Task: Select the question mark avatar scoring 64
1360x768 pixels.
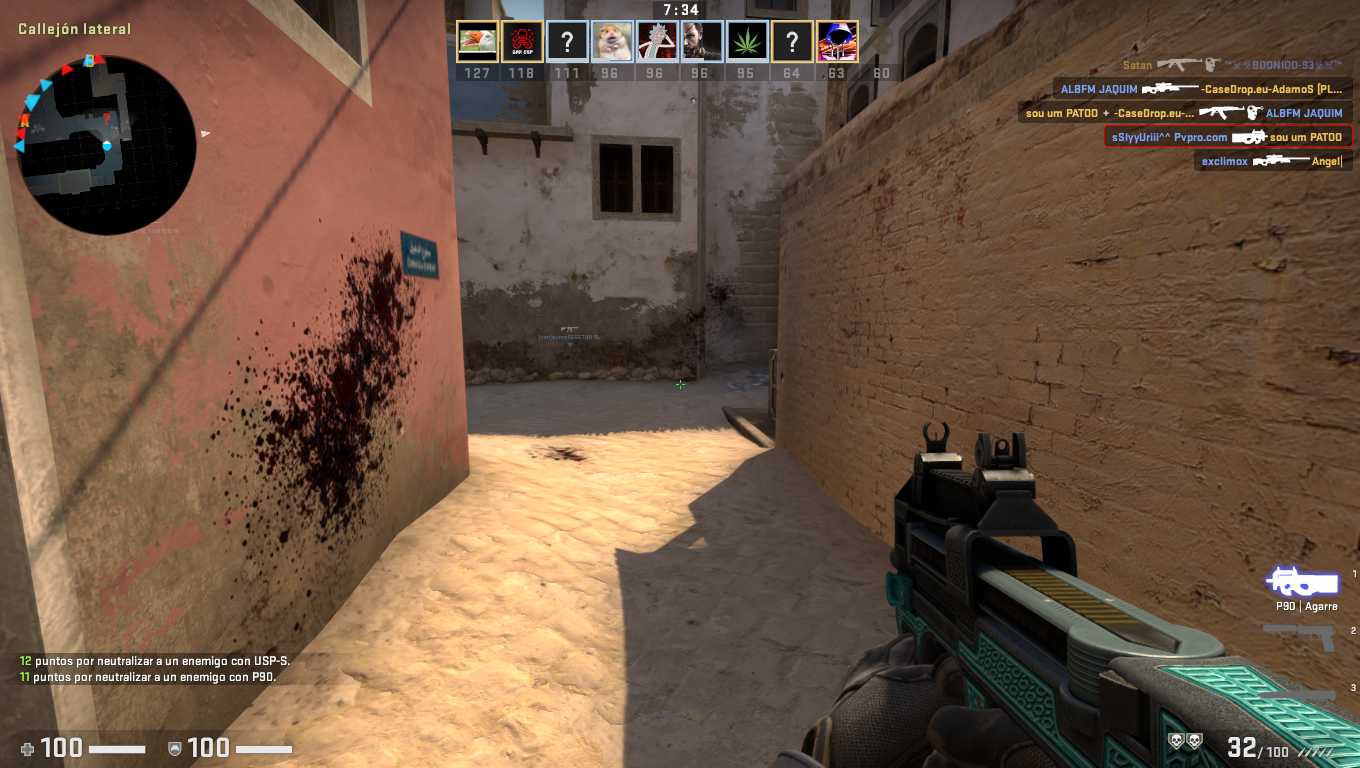Action: (792, 42)
